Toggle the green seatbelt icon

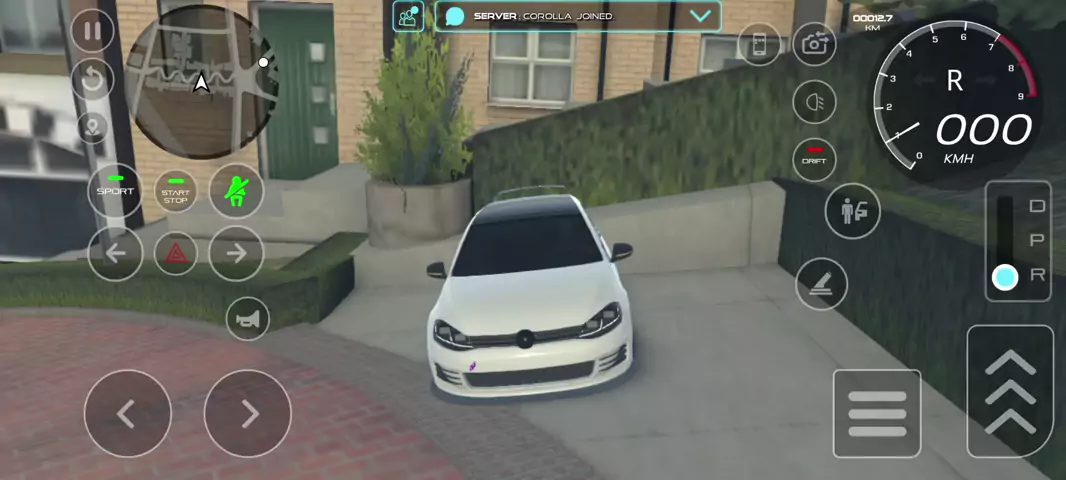pos(236,190)
